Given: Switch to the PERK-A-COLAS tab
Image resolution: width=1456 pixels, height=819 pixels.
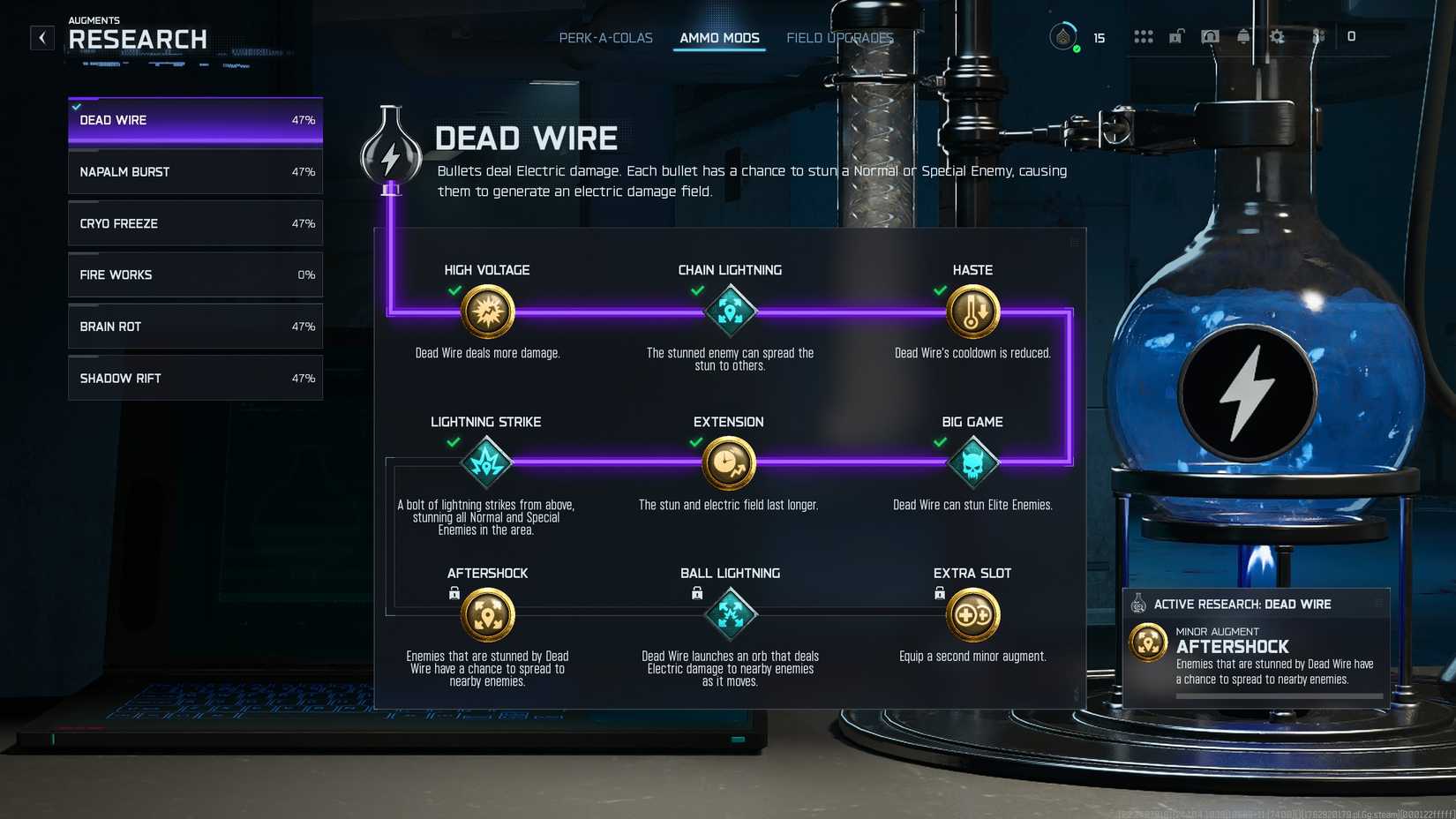Looking at the screenshot, I should pyautogui.click(x=606, y=37).
